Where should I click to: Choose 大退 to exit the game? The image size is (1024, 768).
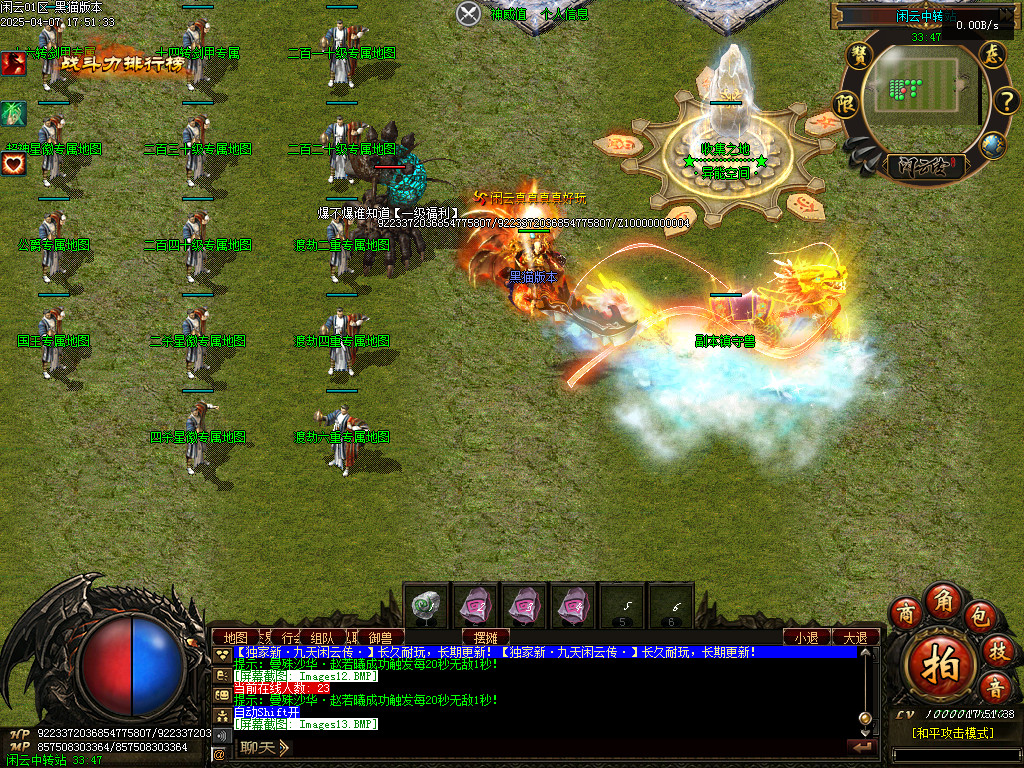click(x=855, y=637)
